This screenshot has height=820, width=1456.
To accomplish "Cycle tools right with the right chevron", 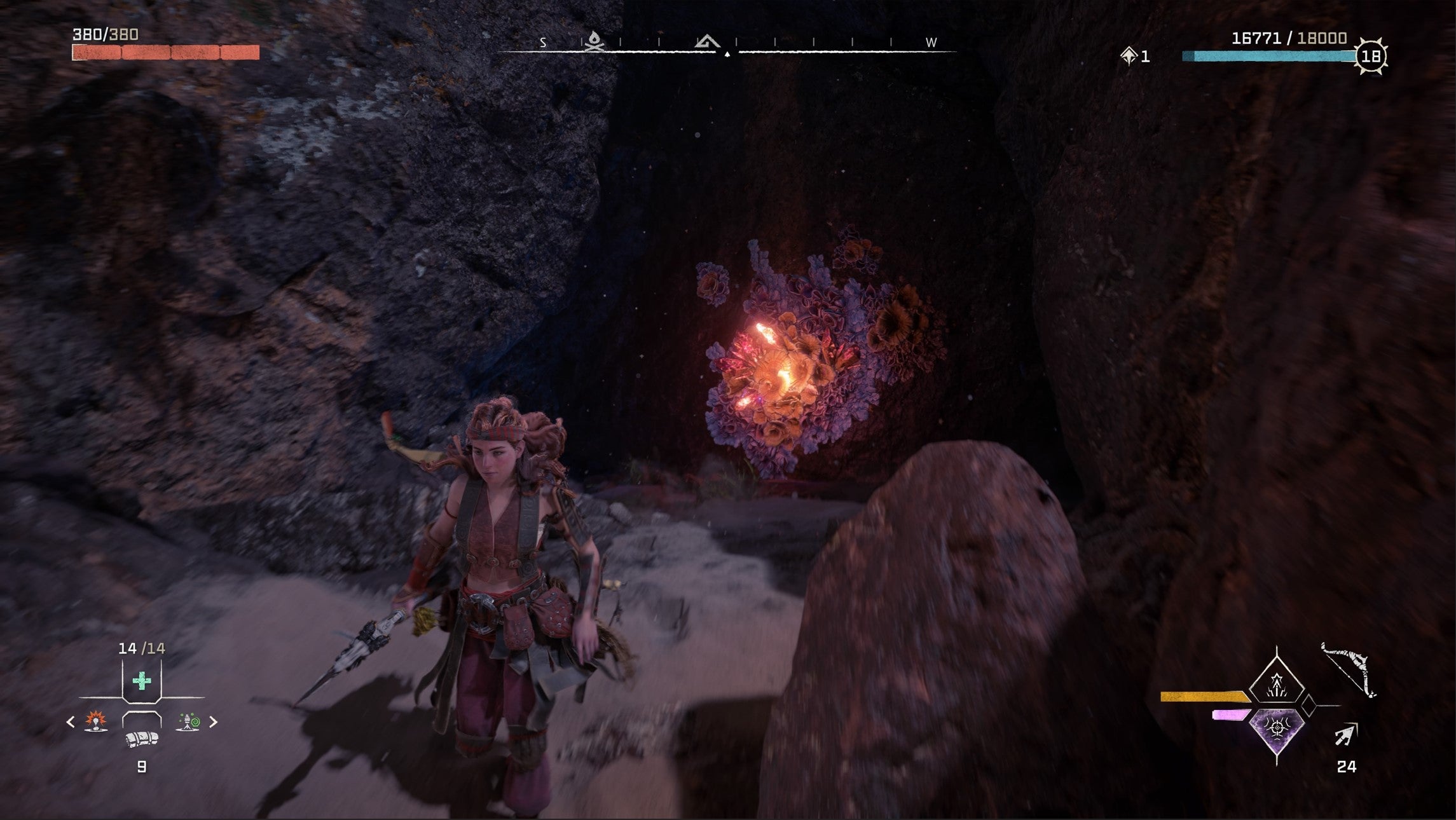I will pyautogui.click(x=213, y=723).
